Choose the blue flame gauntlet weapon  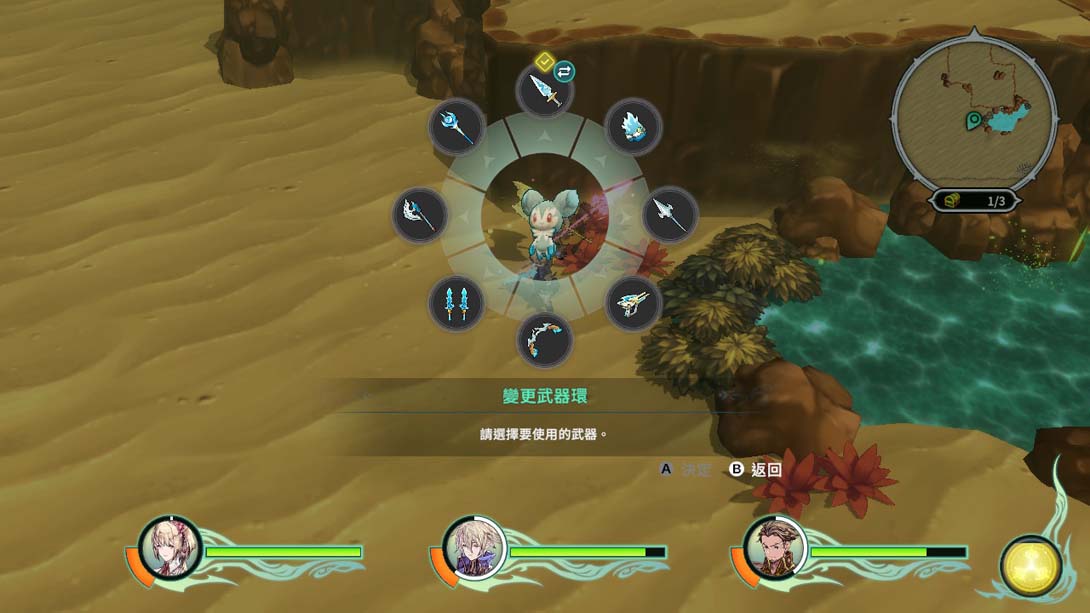tap(633, 127)
